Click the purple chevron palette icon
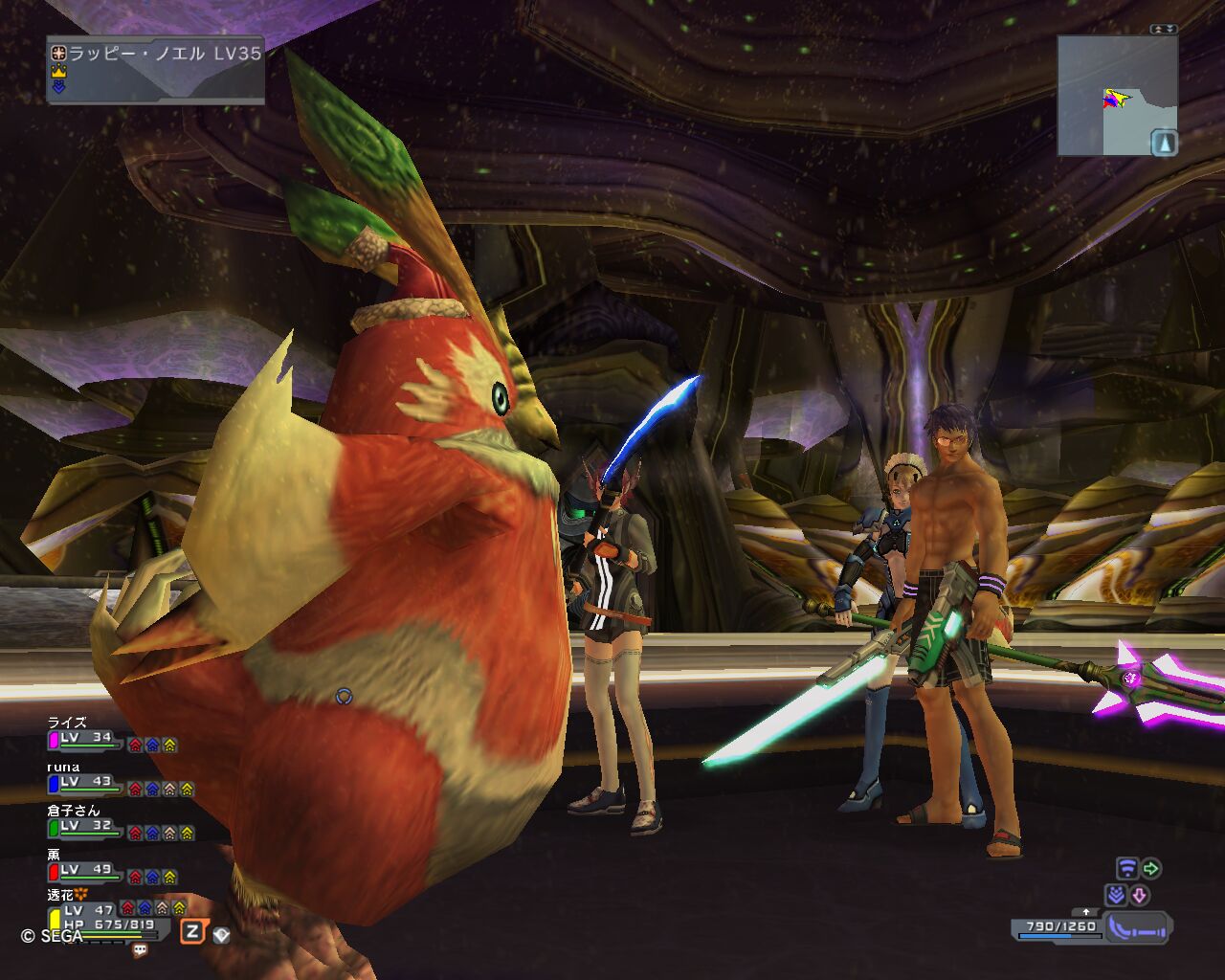The image size is (1225, 980). (1116, 895)
